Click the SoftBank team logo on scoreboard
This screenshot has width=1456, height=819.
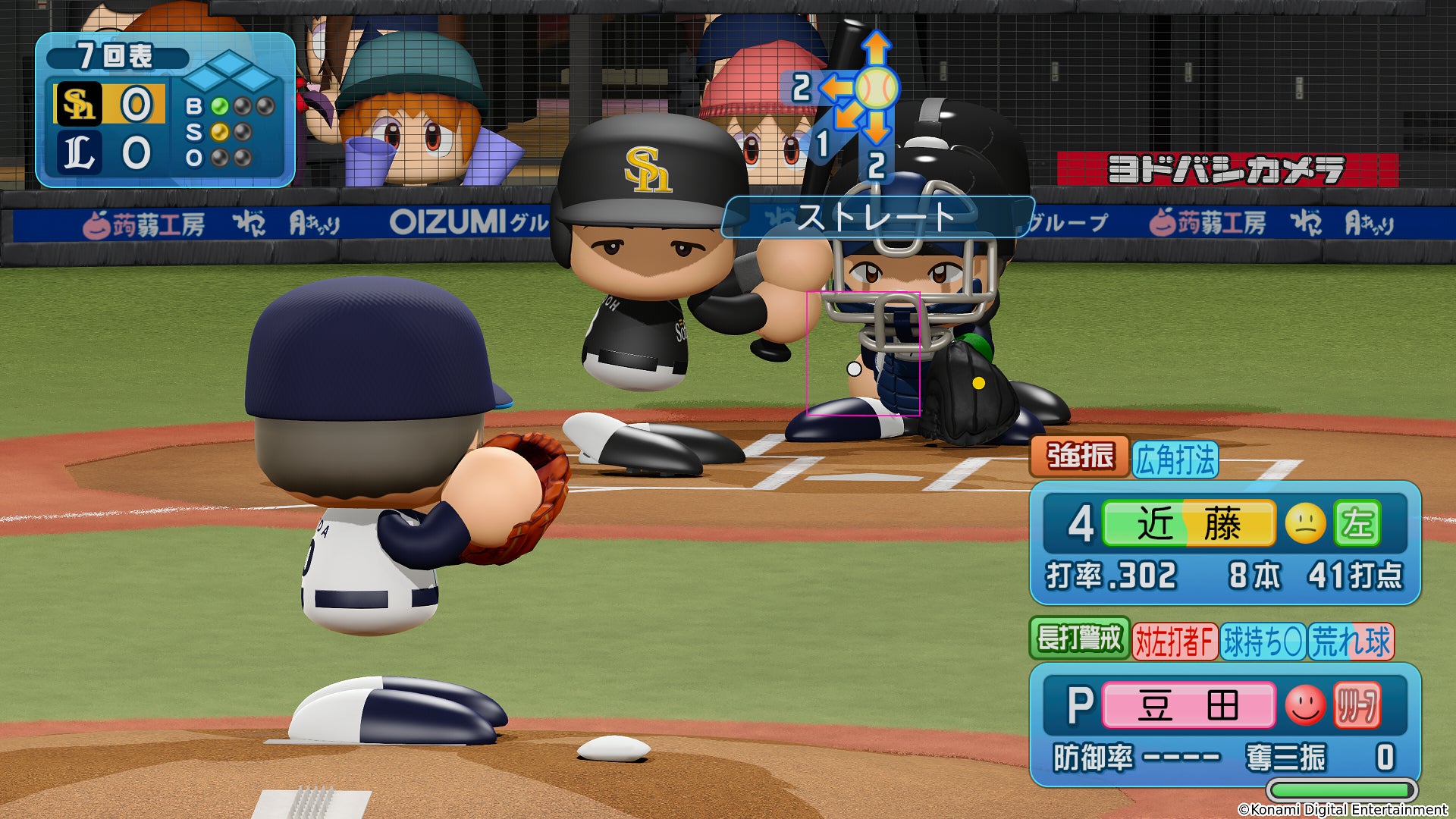coord(79,104)
